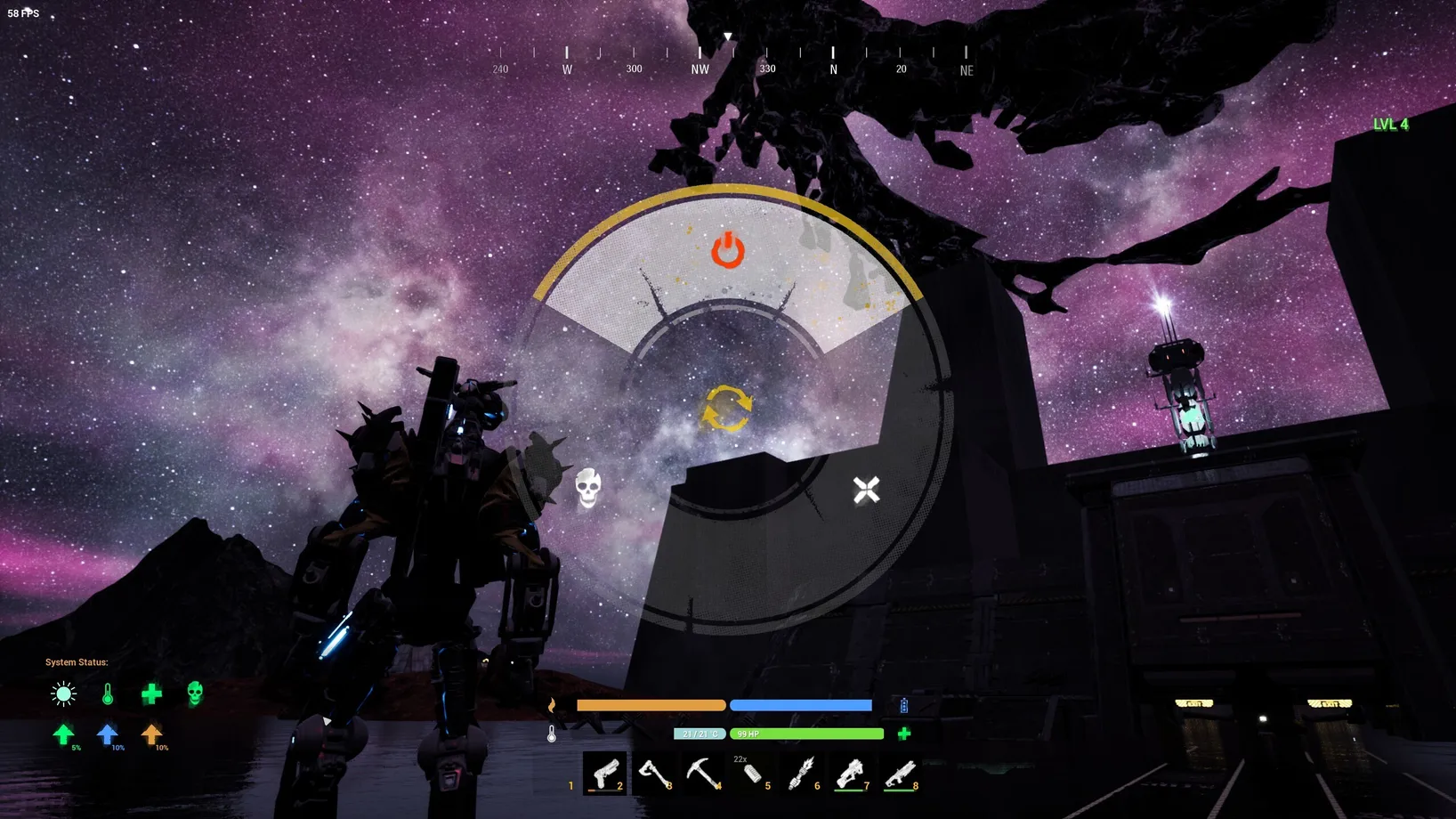
Task: Choose the 22x canister hotbar slot
Action: [x=752, y=774]
